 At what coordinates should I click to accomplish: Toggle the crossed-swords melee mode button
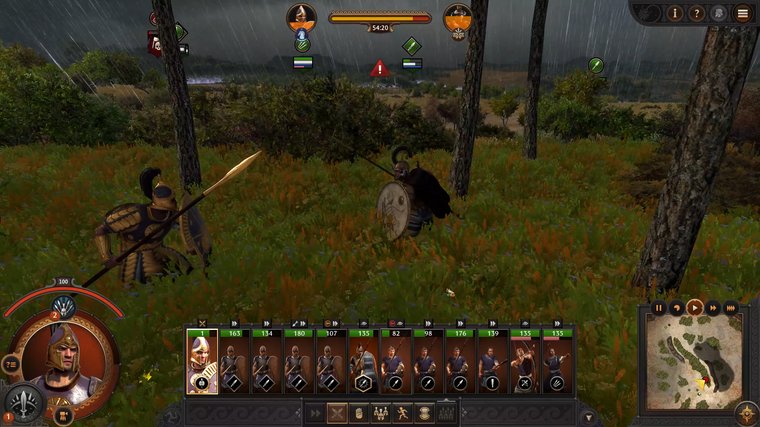[x=338, y=412]
